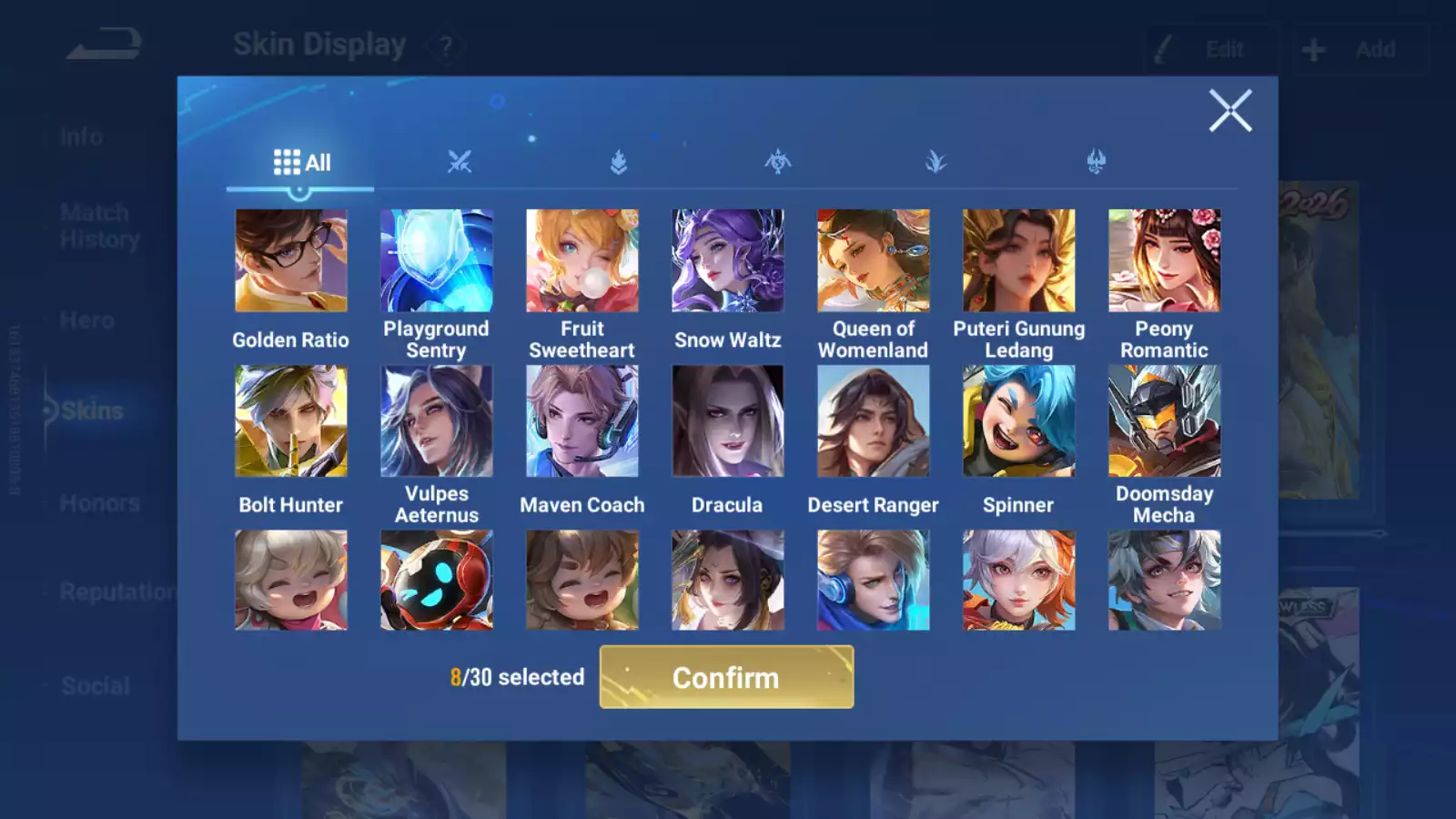
Task: Open the Honors section
Action: point(100,502)
